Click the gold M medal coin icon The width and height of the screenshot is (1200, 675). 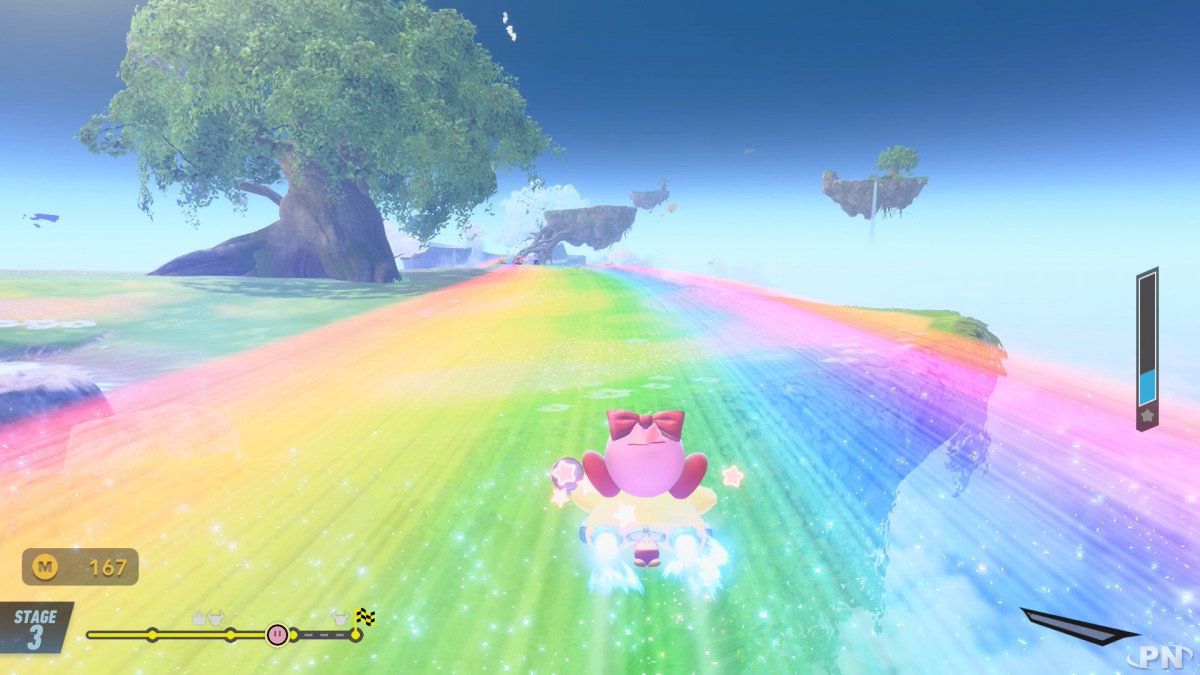click(x=45, y=567)
